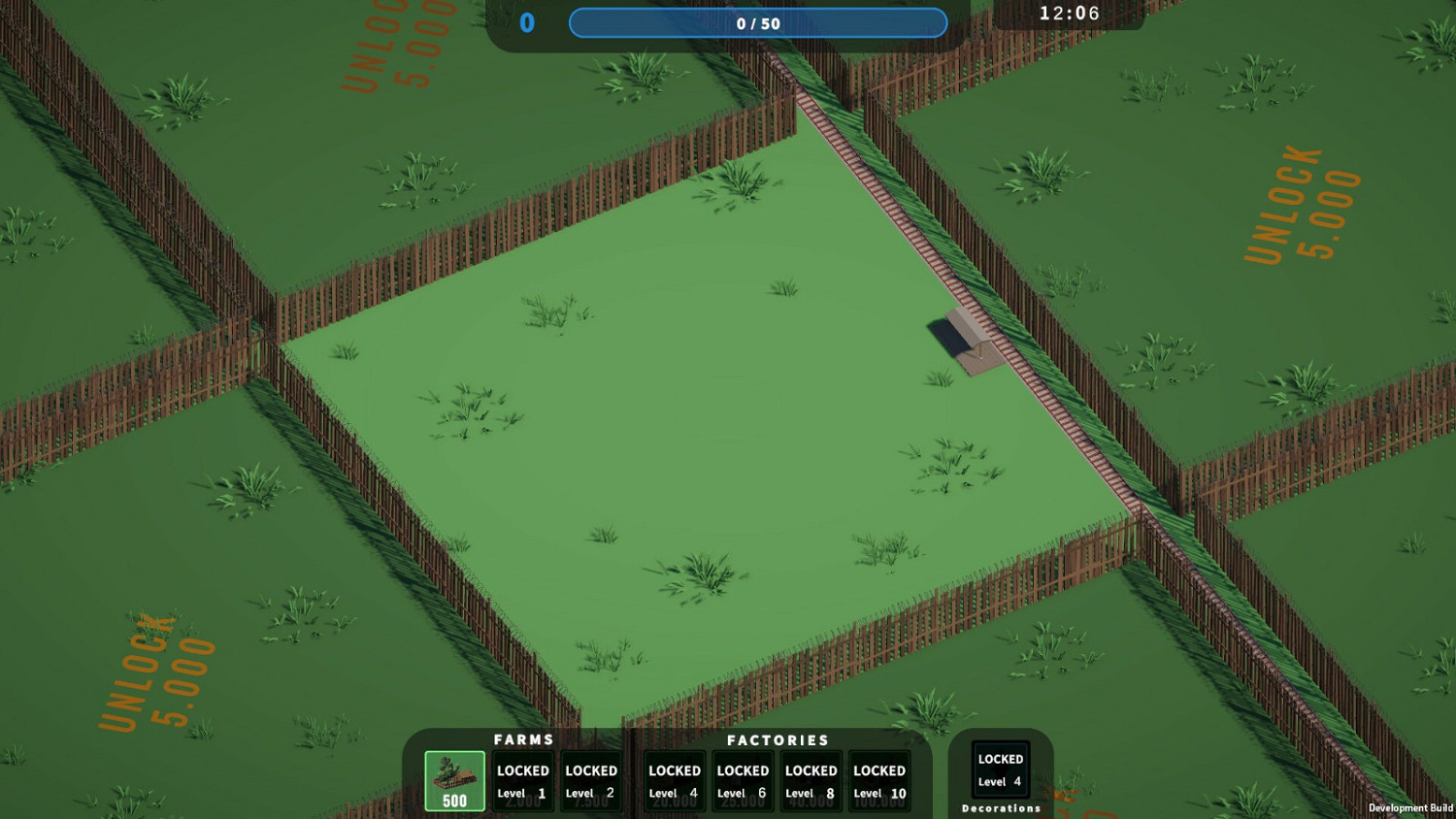The height and width of the screenshot is (819, 1456).
Task: Click the locked Level 2 farm slot
Action: tap(591, 779)
